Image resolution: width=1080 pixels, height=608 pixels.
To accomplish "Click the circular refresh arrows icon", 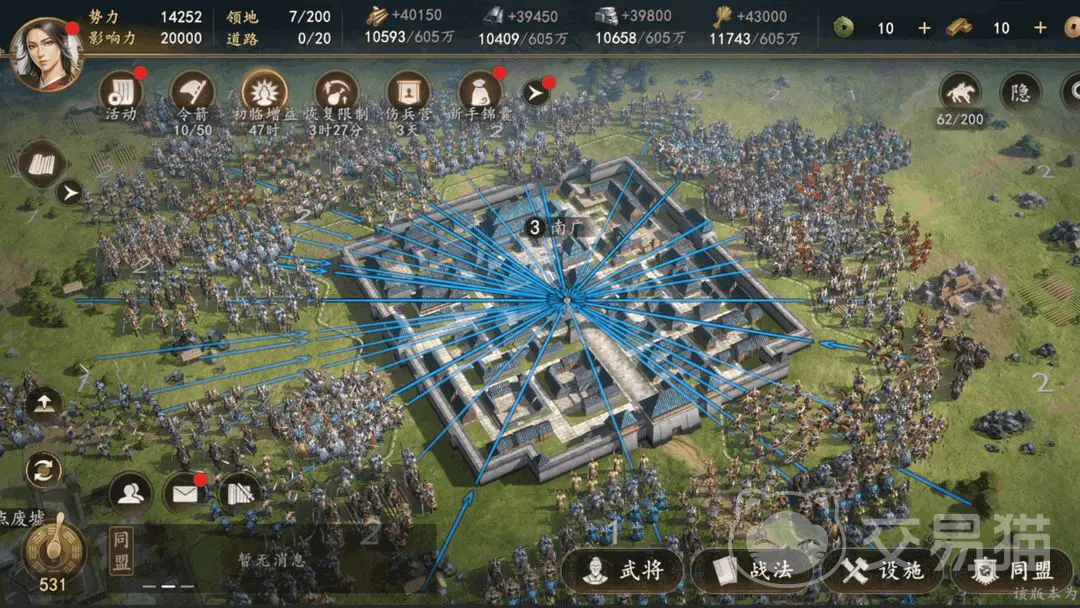I will click(43, 468).
